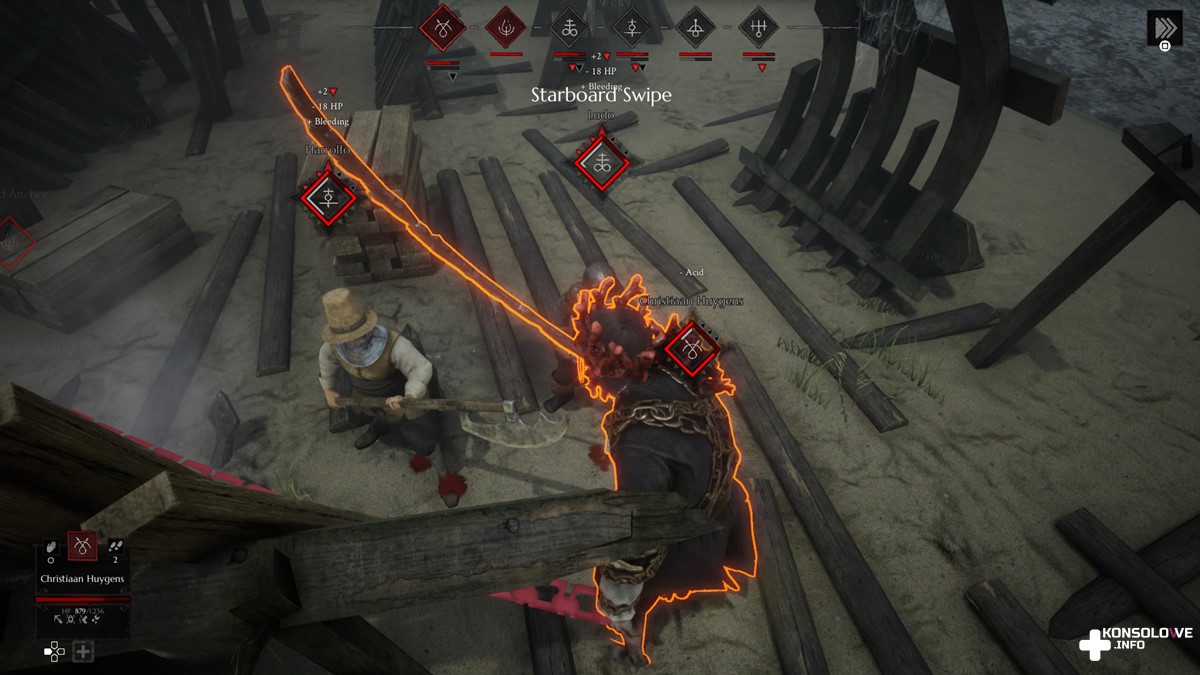Click the plus button below the character panel

pos(83,652)
